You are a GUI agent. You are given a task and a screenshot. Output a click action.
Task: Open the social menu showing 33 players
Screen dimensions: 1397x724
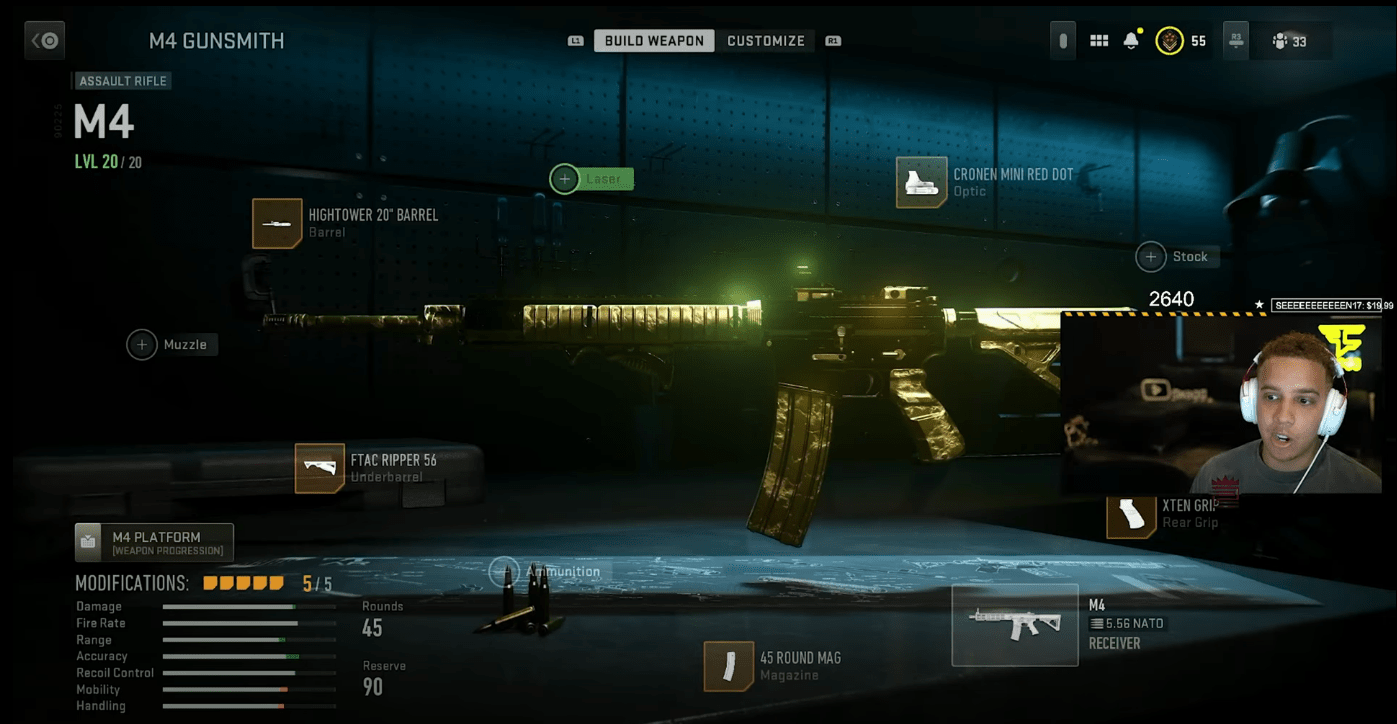1290,40
